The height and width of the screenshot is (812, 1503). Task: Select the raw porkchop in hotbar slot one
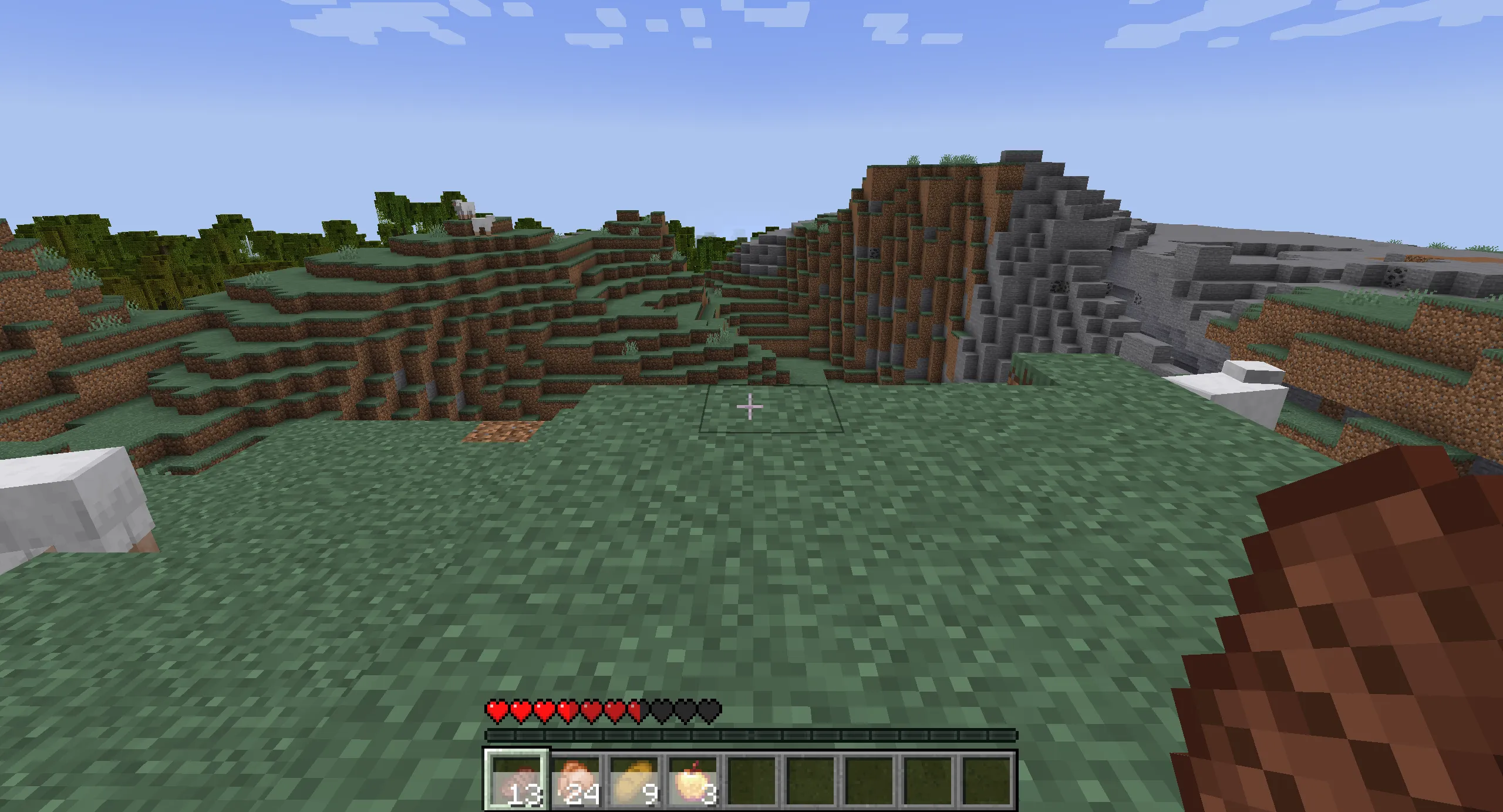pos(517,781)
